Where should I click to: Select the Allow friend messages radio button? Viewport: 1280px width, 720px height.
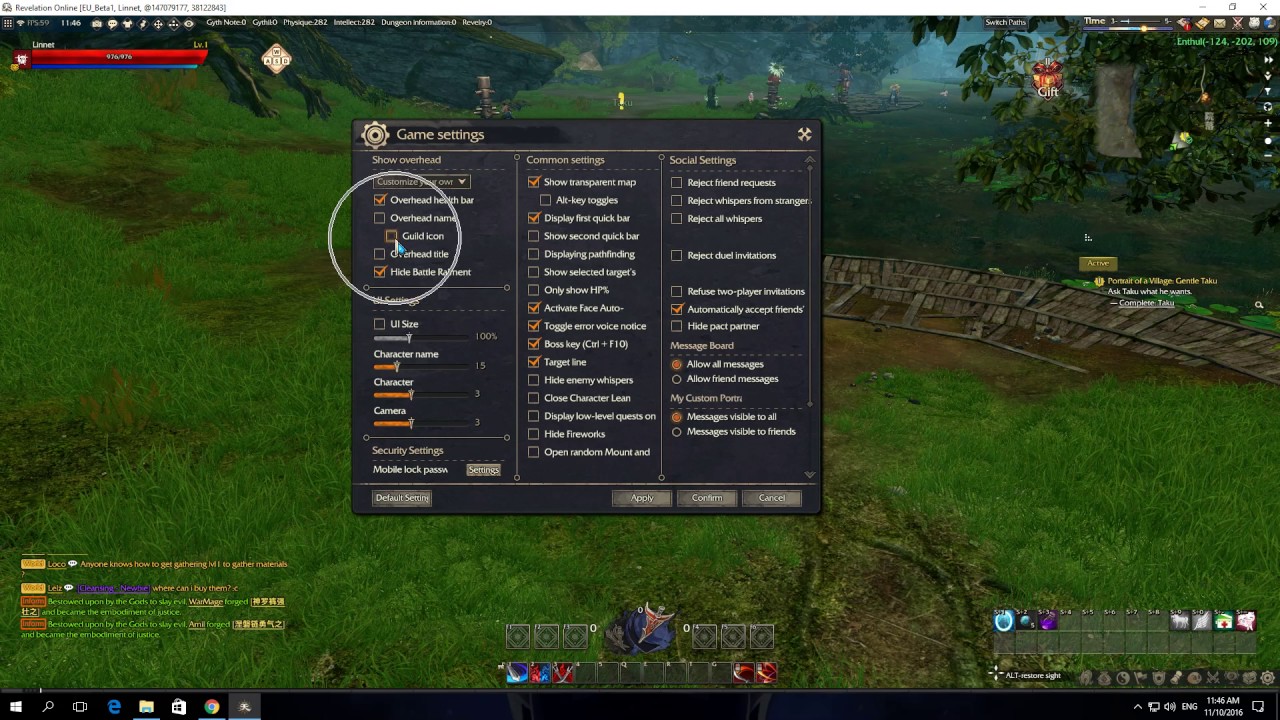pos(678,379)
